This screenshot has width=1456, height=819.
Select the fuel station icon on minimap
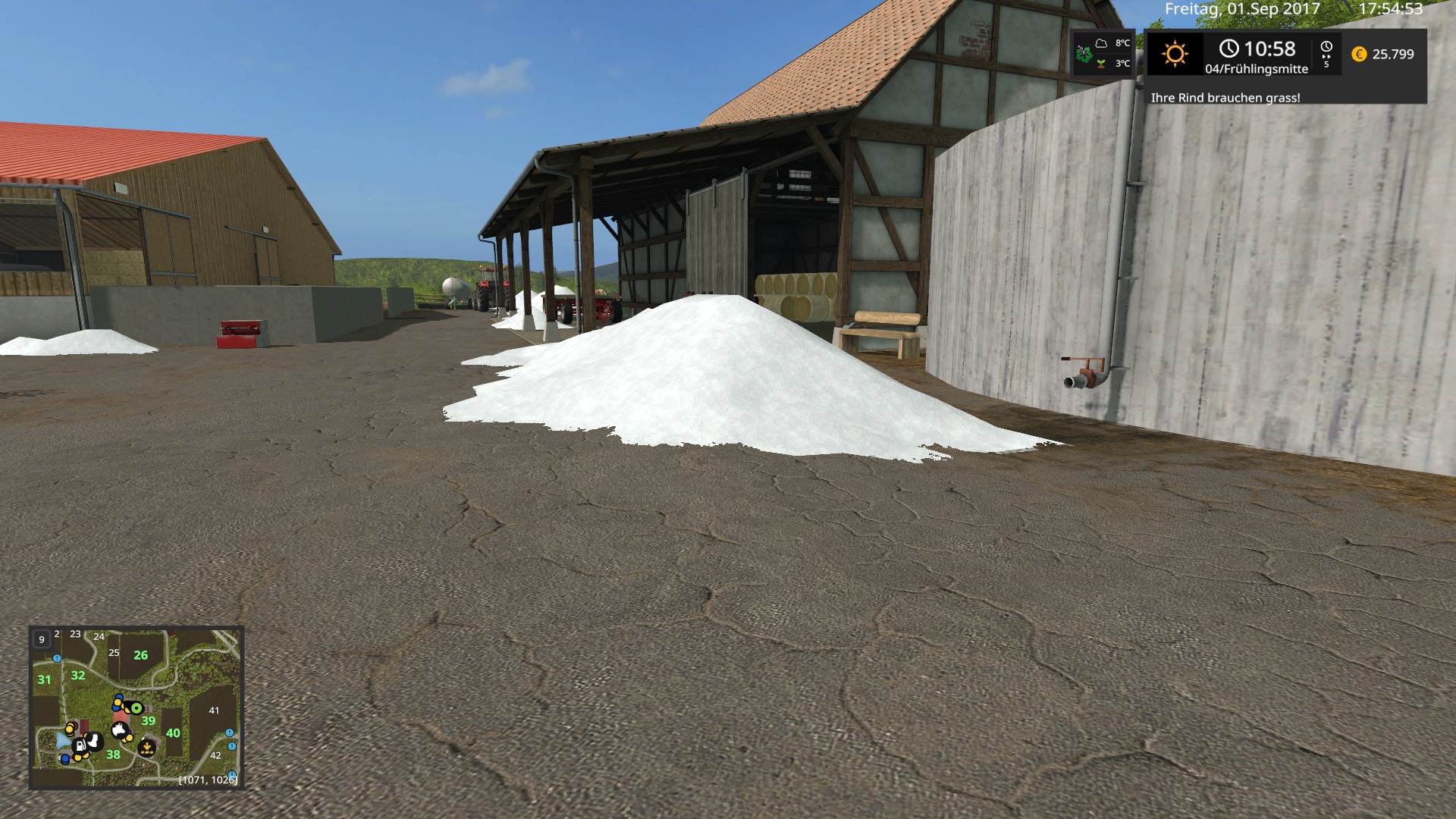pos(80,746)
